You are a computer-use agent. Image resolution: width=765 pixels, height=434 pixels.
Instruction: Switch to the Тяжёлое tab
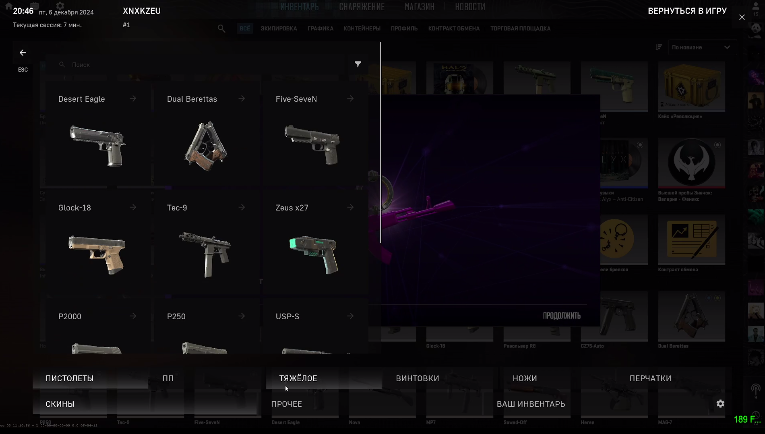click(x=299, y=378)
